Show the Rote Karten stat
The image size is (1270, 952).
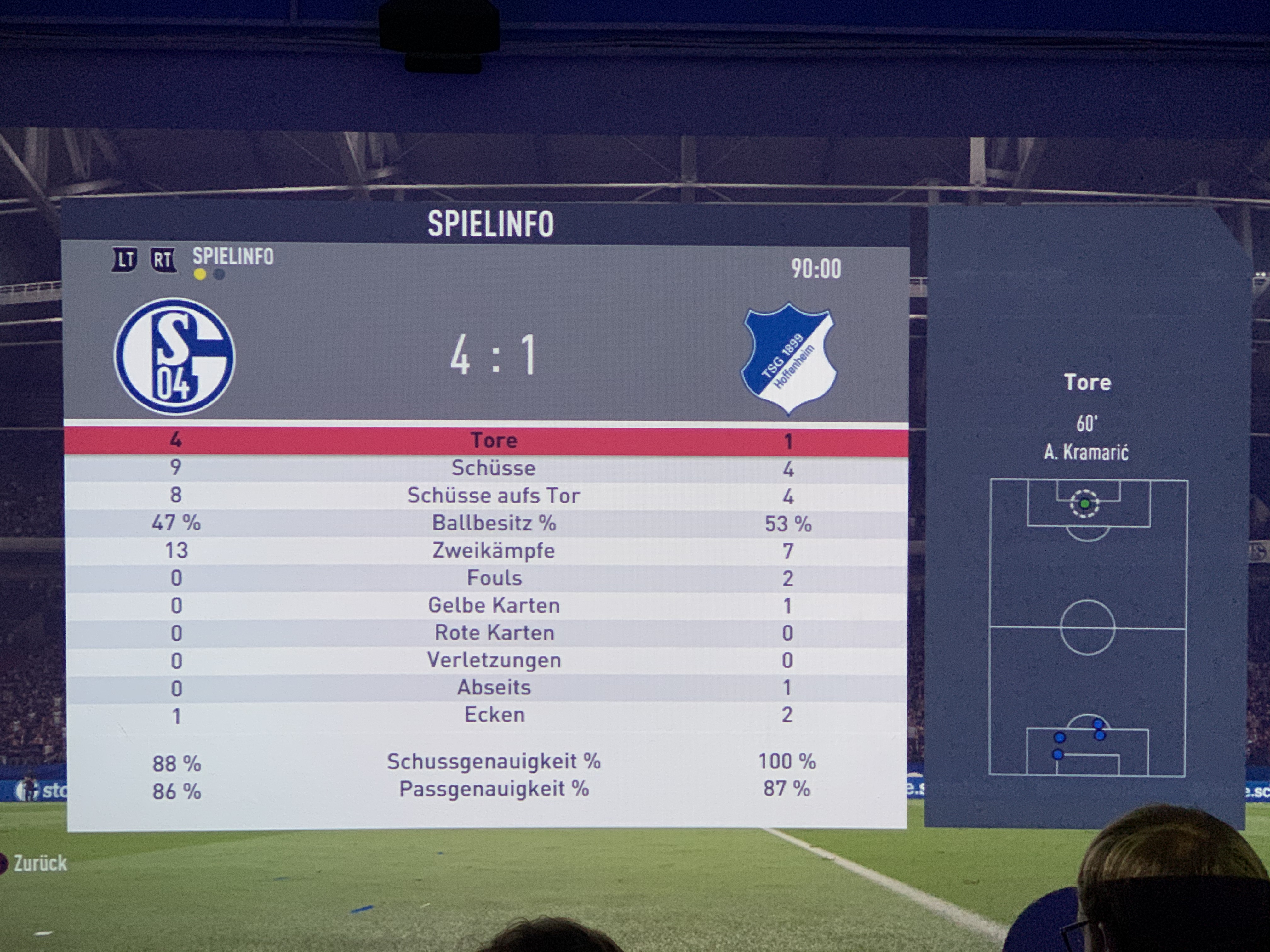[x=493, y=633]
